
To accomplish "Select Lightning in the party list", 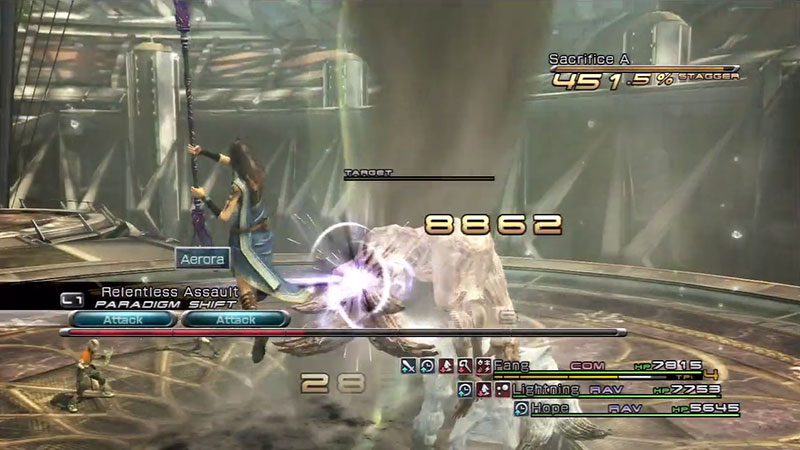I will (x=544, y=388).
